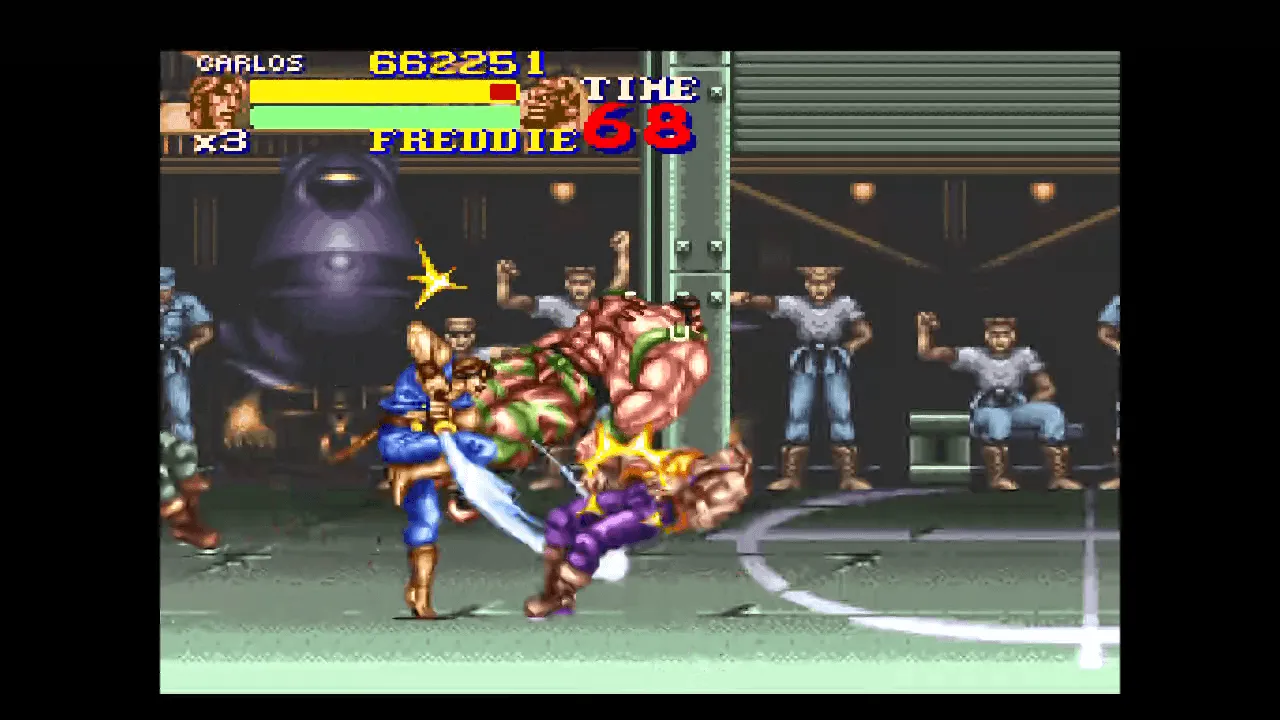Select the score display reading 662251

point(455,64)
